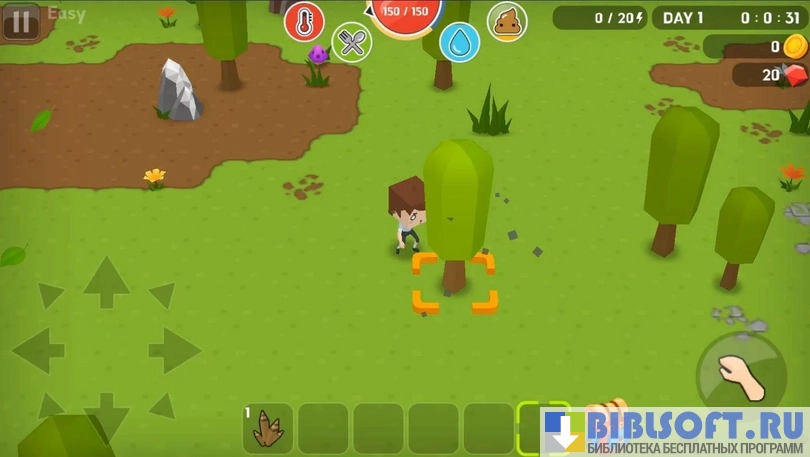Image resolution: width=810 pixels, height=457 pixels.
Task: Tap the thermometer temperature icon
Action: [x=304, y=22]
